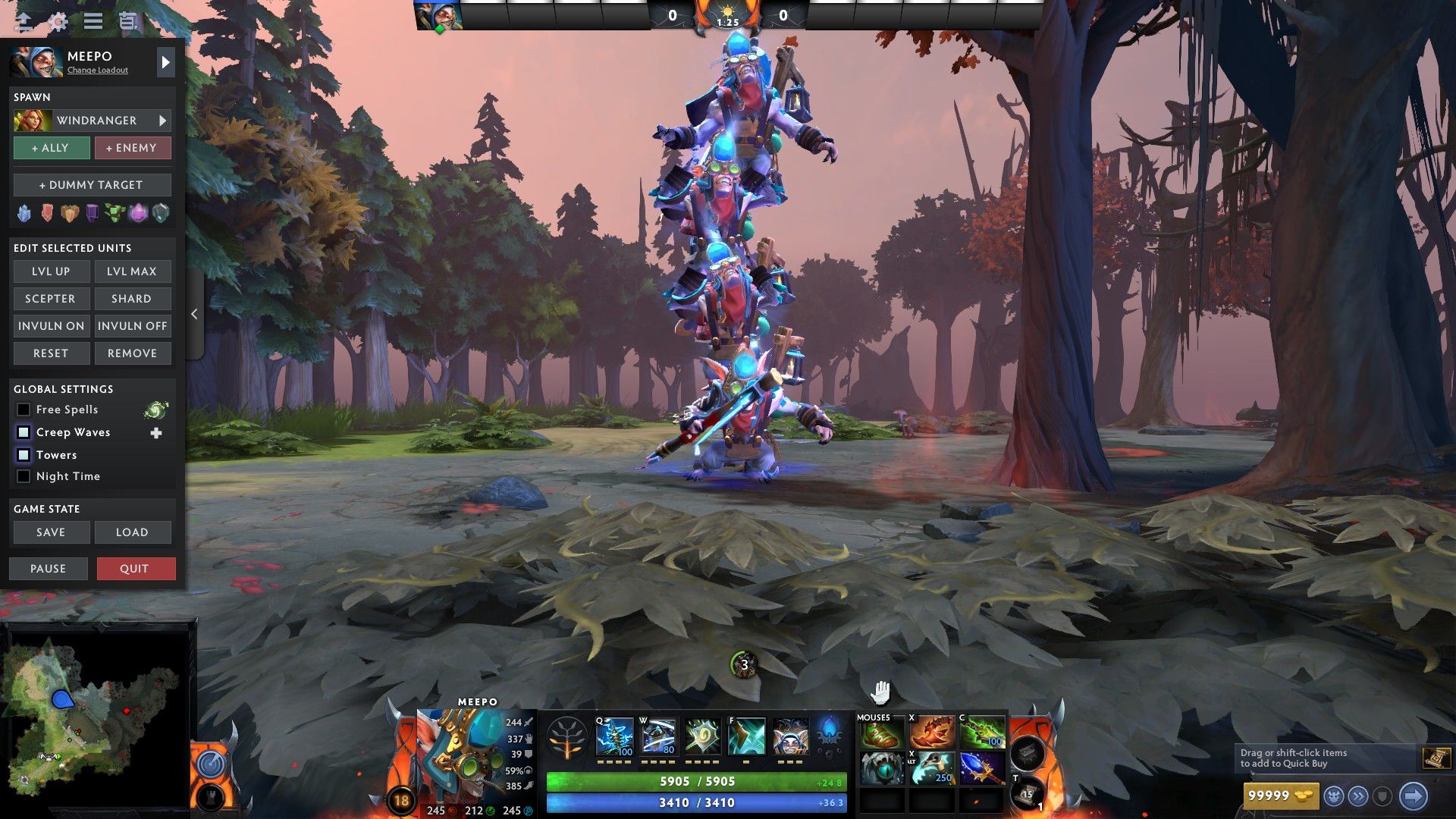Remove the selected unit
The width and height of the screenshot is (1456, 819).
coord(132,353)
